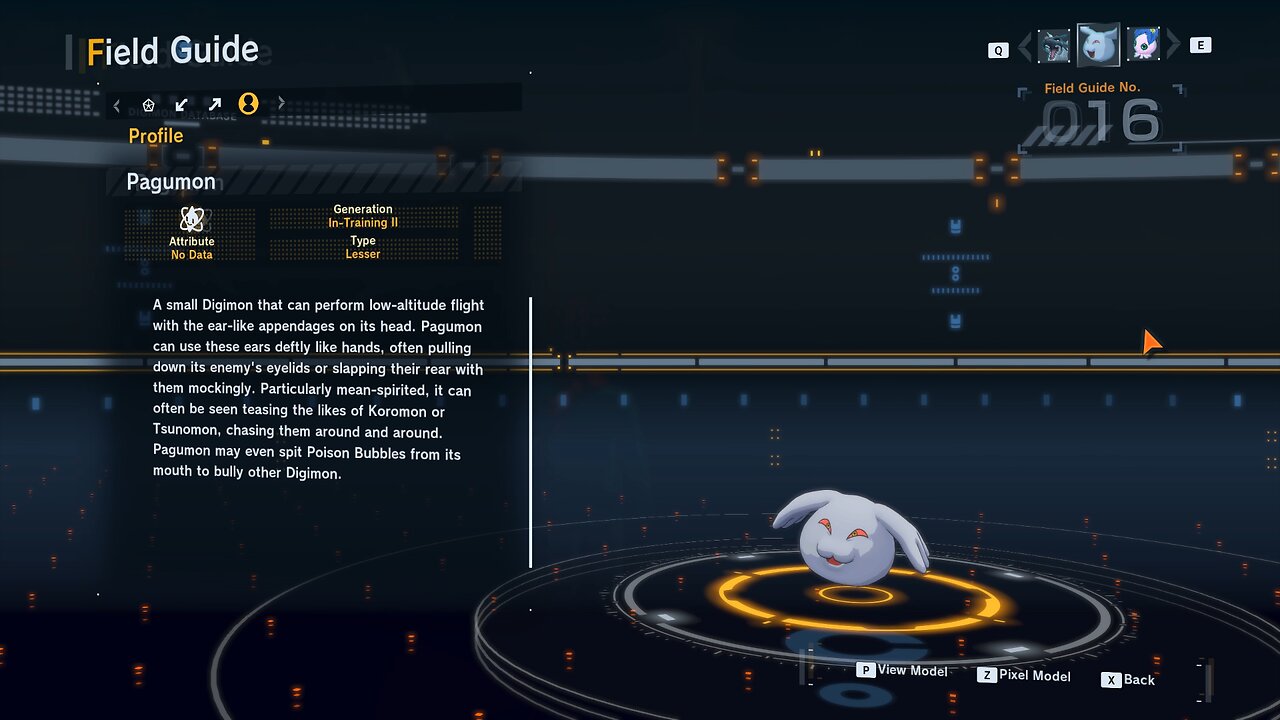This screenshot has height=720, width=1280.
Task: Go to the next Digimon with right chevron
Action: 1174,45
